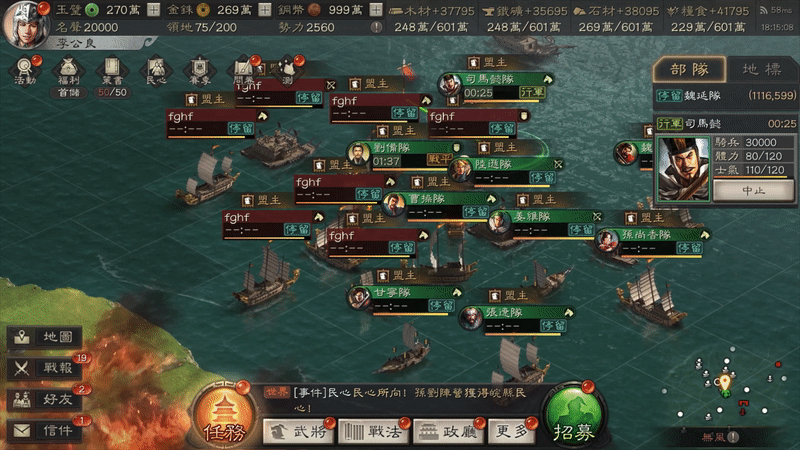View the 戰報 battle reports
This screenshot has height=450, width=800.
45,369
